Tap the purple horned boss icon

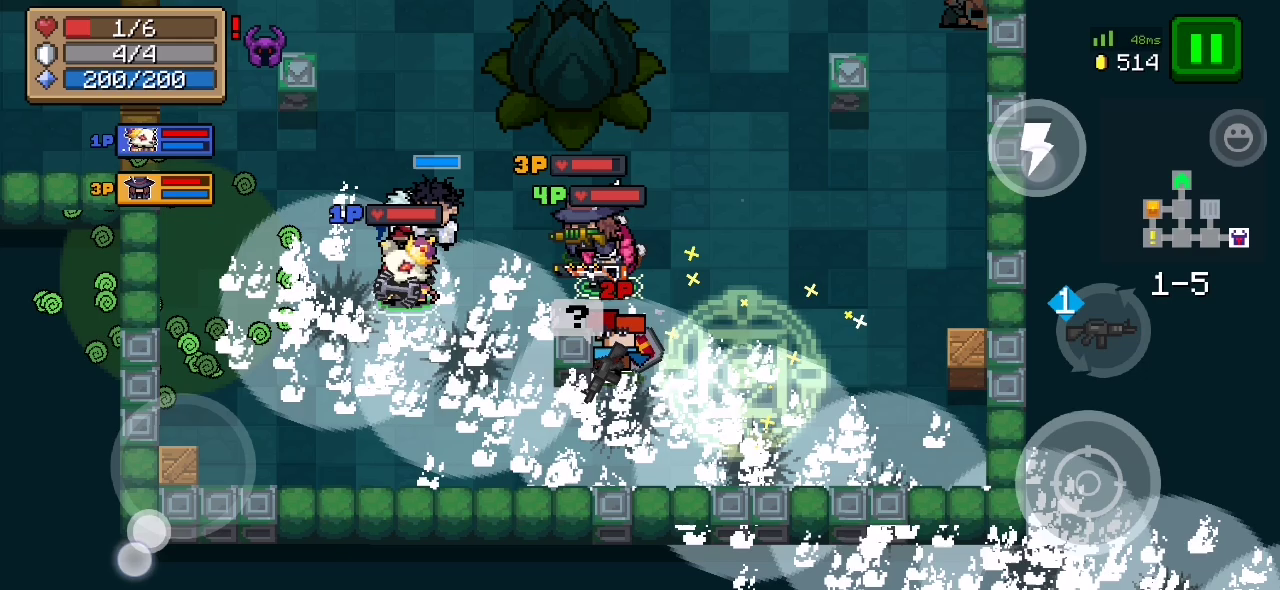[x=265, y=46]
